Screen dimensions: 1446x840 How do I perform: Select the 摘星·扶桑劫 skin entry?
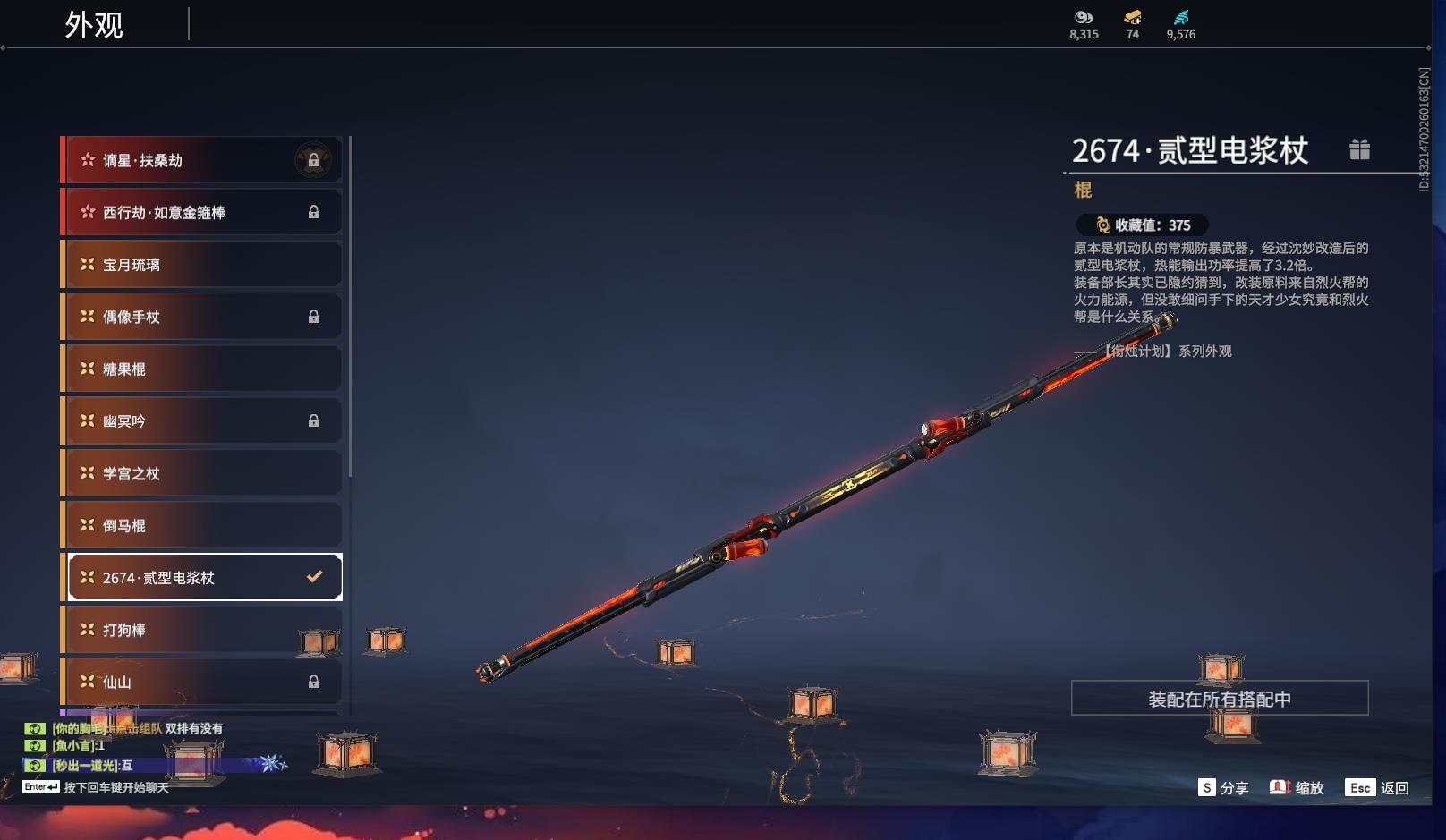pyautogui.click(x=202, y=160)
